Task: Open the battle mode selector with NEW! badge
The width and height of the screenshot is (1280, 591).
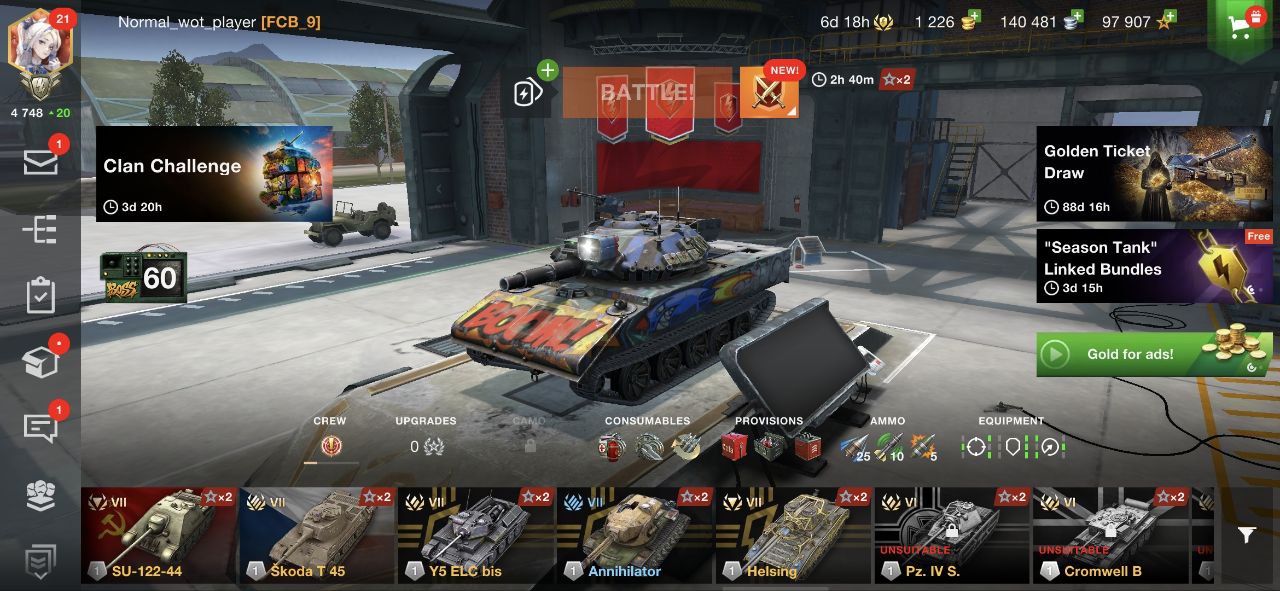Action: [769, 94]
